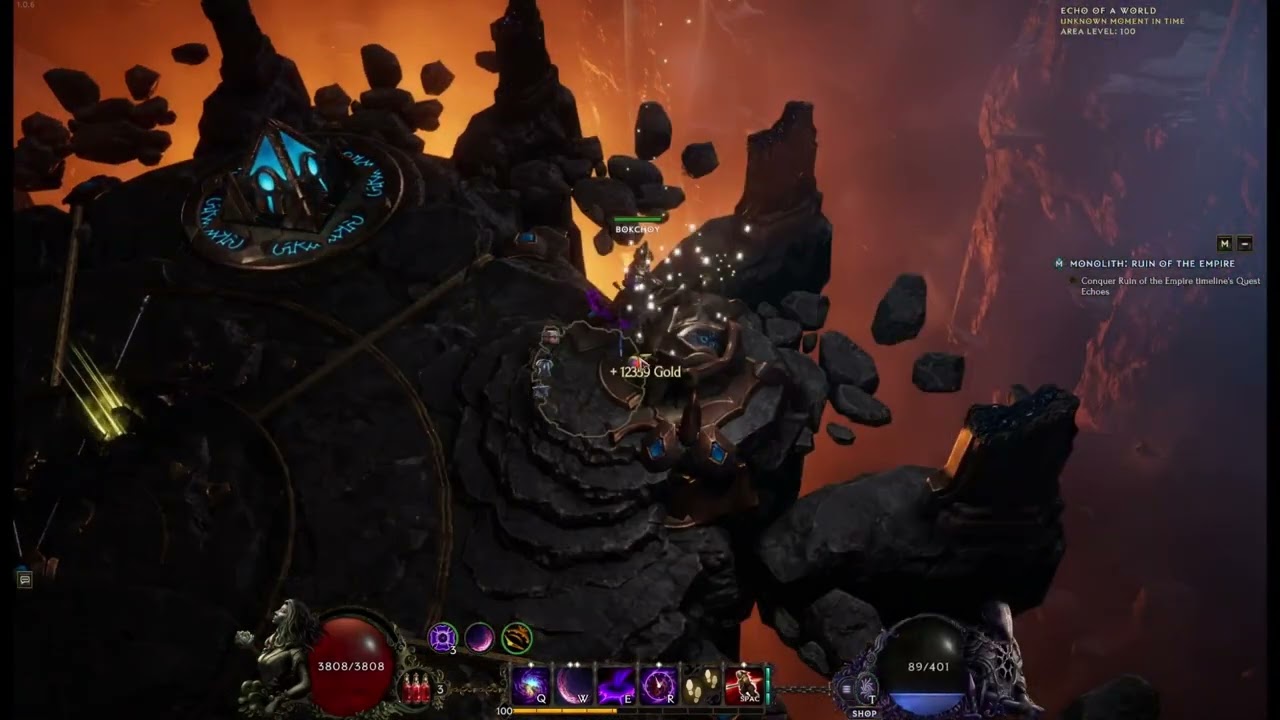Open the chat speech bubble icon

click(25, 579)
